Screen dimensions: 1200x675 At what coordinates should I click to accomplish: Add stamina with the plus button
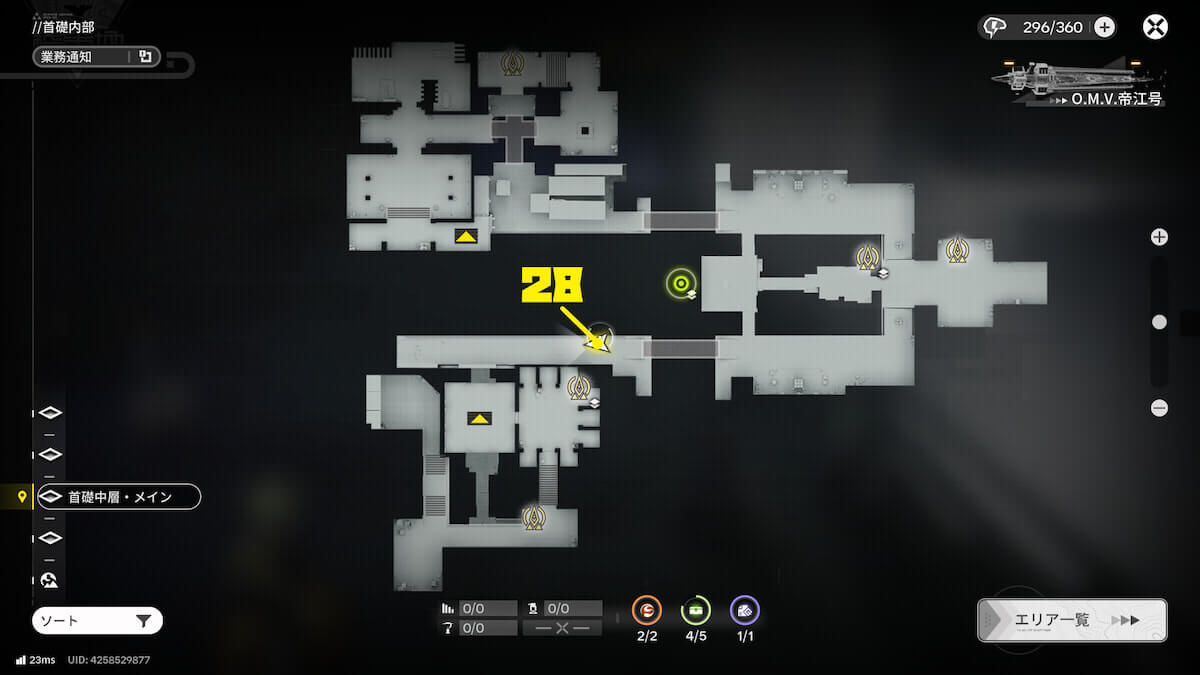[x=1104, y=27]
